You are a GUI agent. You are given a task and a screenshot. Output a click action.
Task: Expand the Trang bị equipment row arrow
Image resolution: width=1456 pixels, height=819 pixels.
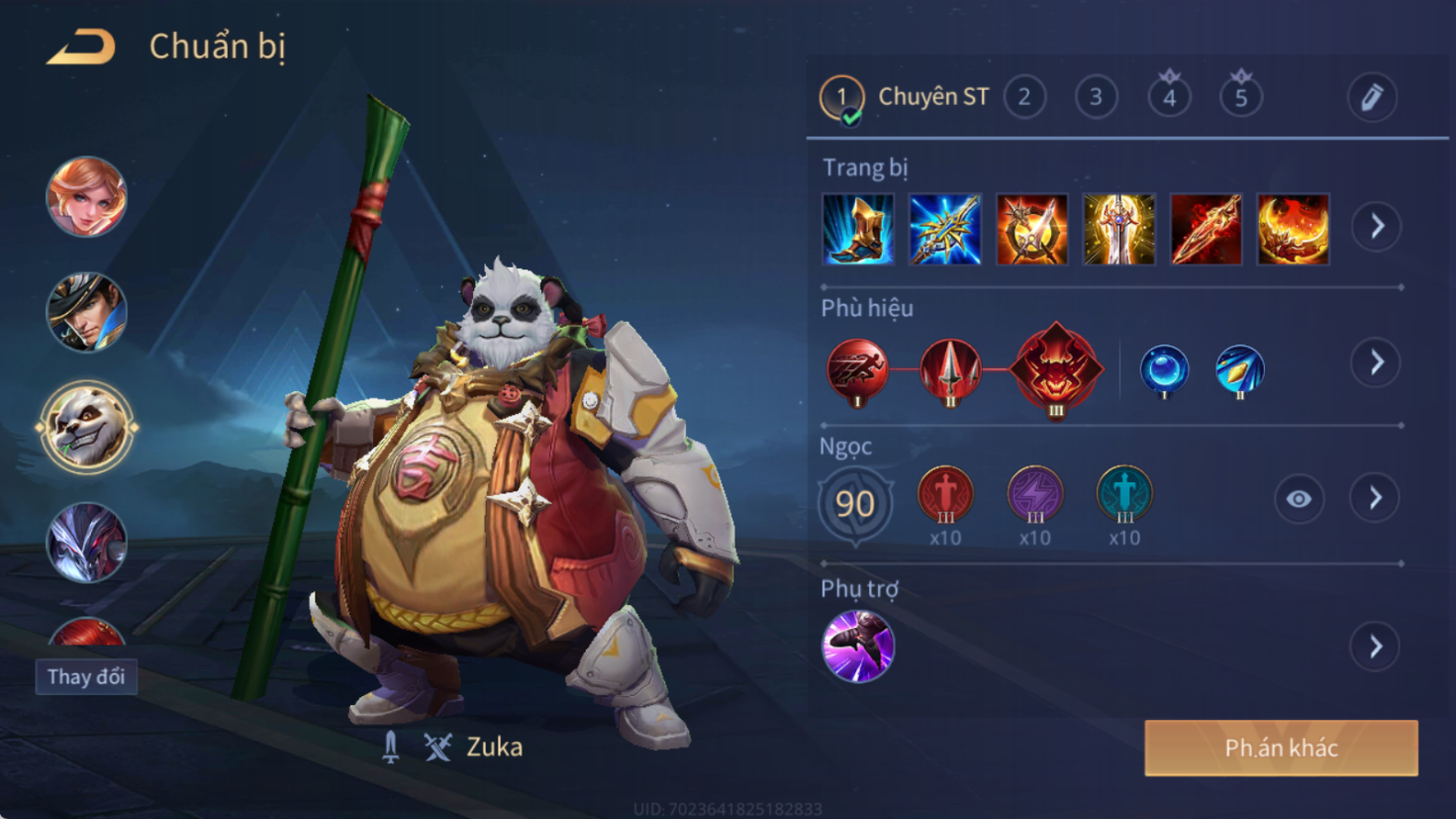pos(1377,227)
